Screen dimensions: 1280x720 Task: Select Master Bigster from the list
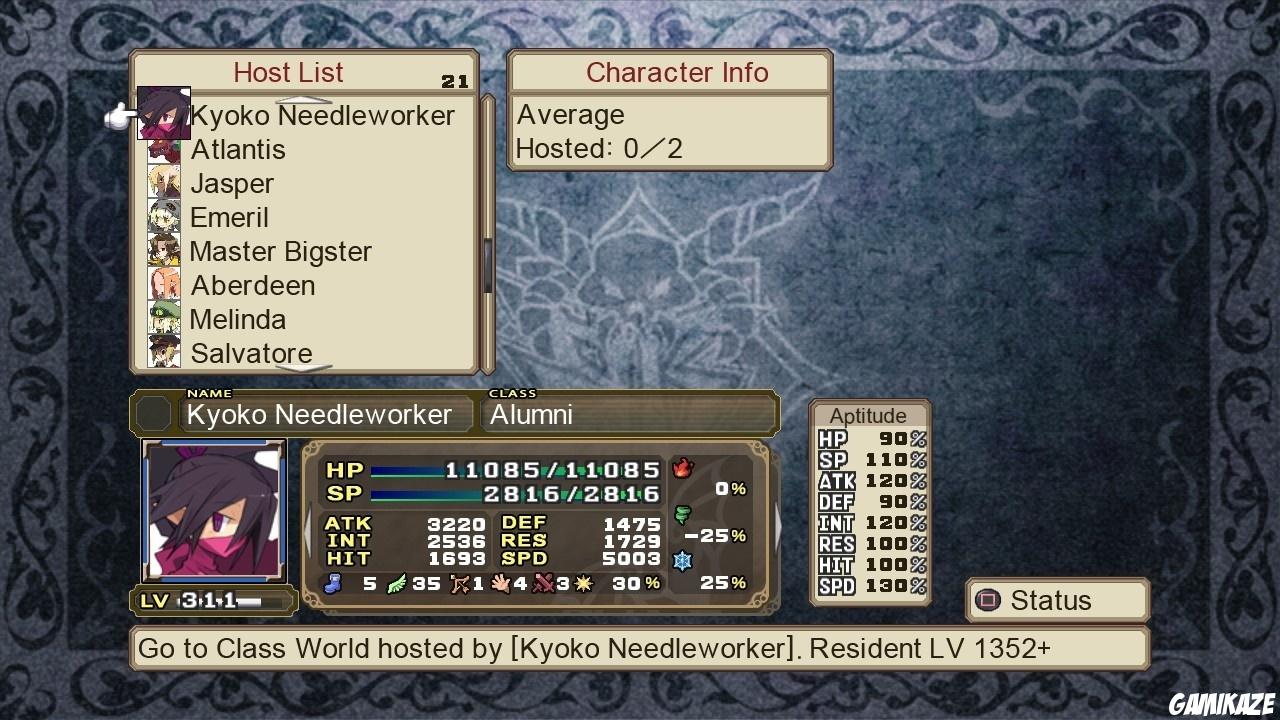pos(281,251)
